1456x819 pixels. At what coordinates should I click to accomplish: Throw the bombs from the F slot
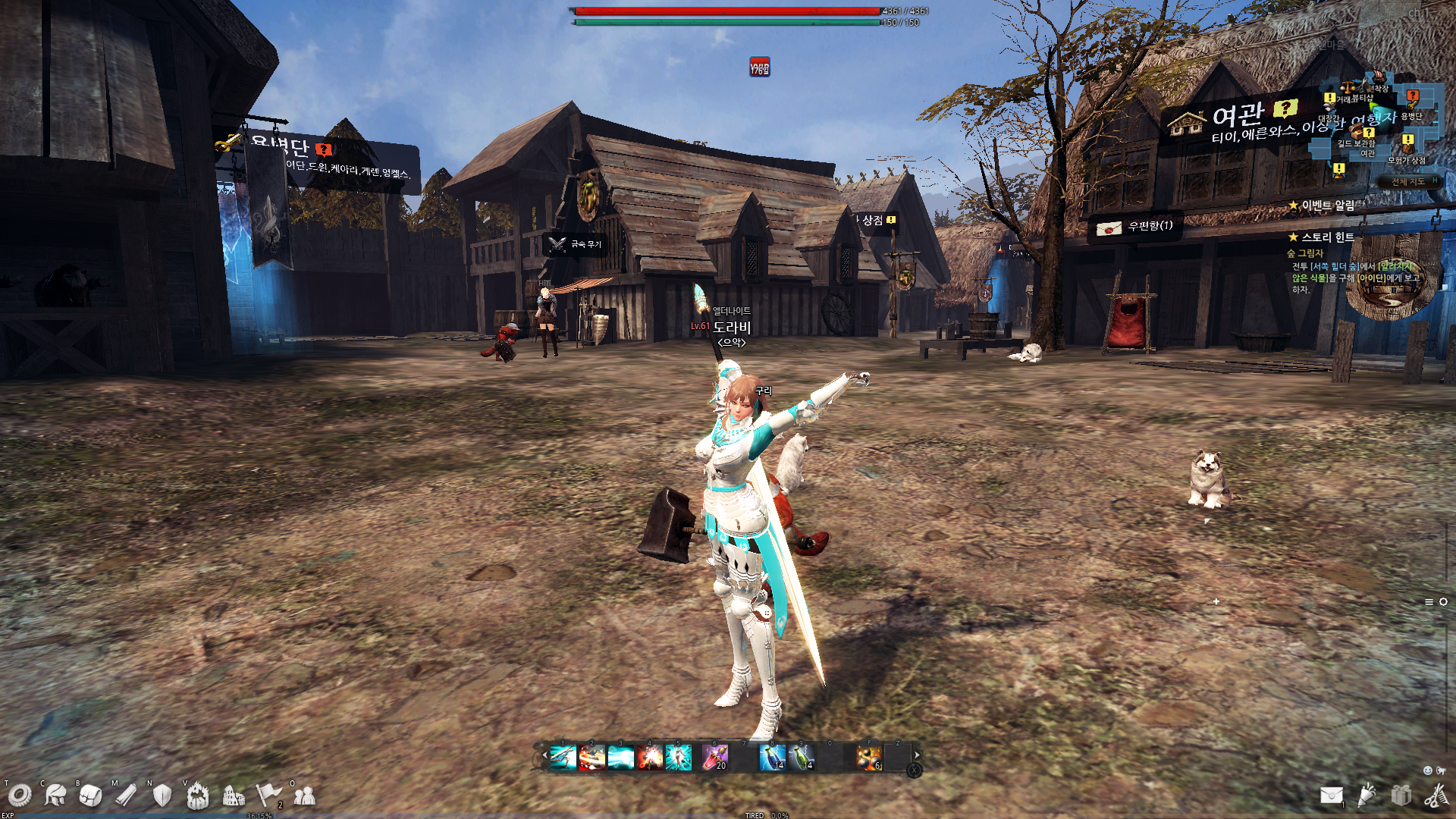point(869,757)
